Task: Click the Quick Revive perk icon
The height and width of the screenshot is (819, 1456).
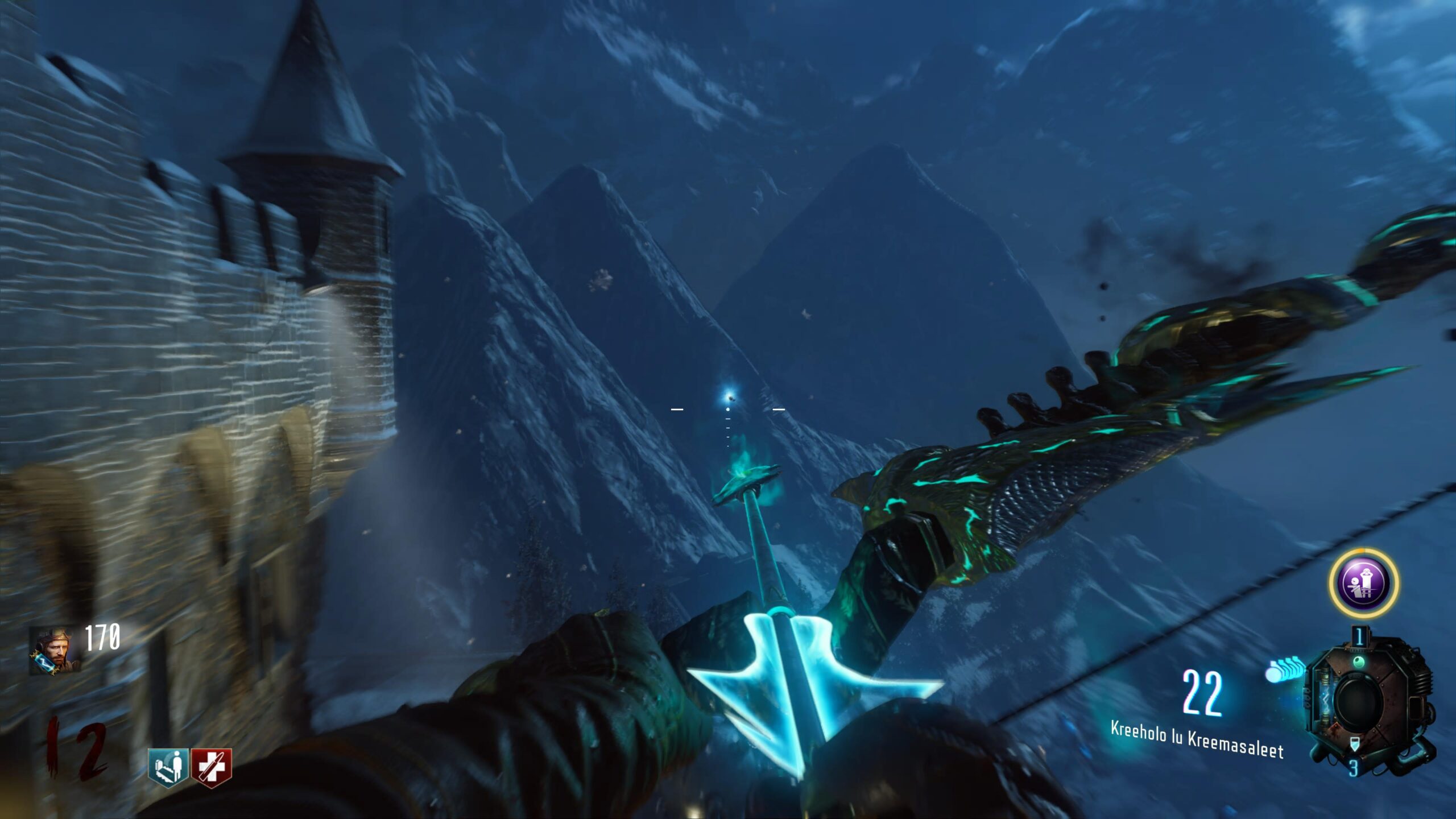Action: (x=168, y=767)
